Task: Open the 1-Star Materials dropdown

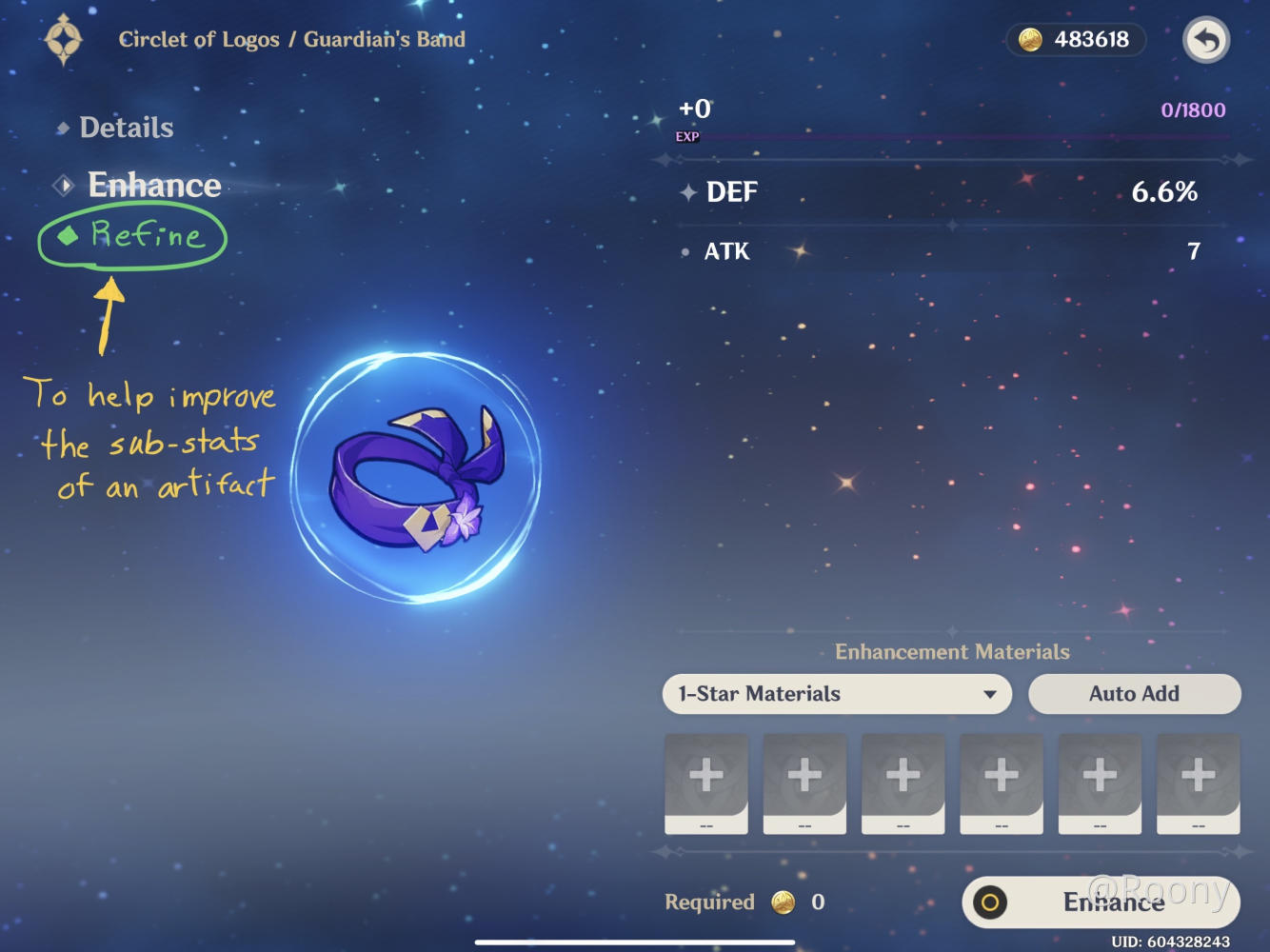Action: point(836,694)
